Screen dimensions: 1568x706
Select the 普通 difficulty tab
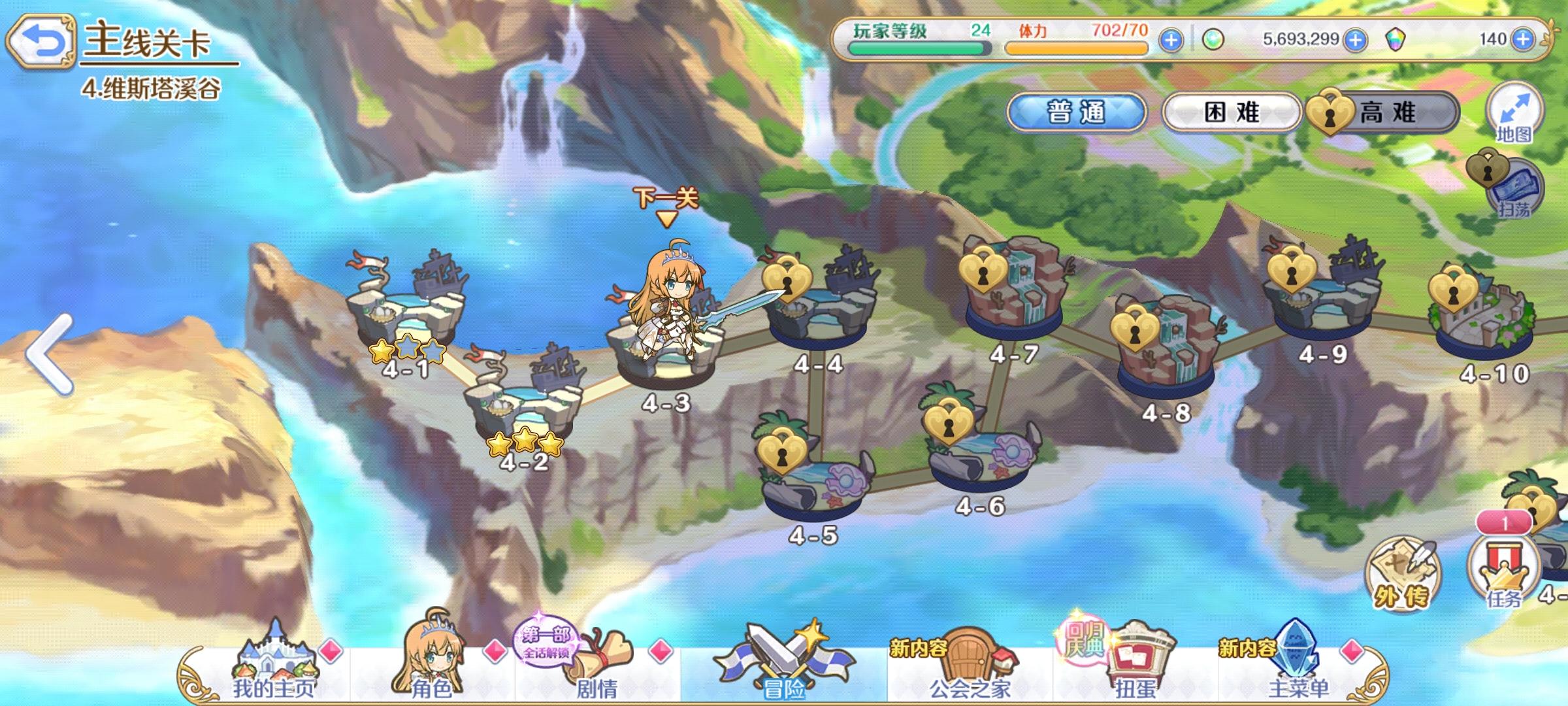pyautogui.click(x=1081, y=112)
